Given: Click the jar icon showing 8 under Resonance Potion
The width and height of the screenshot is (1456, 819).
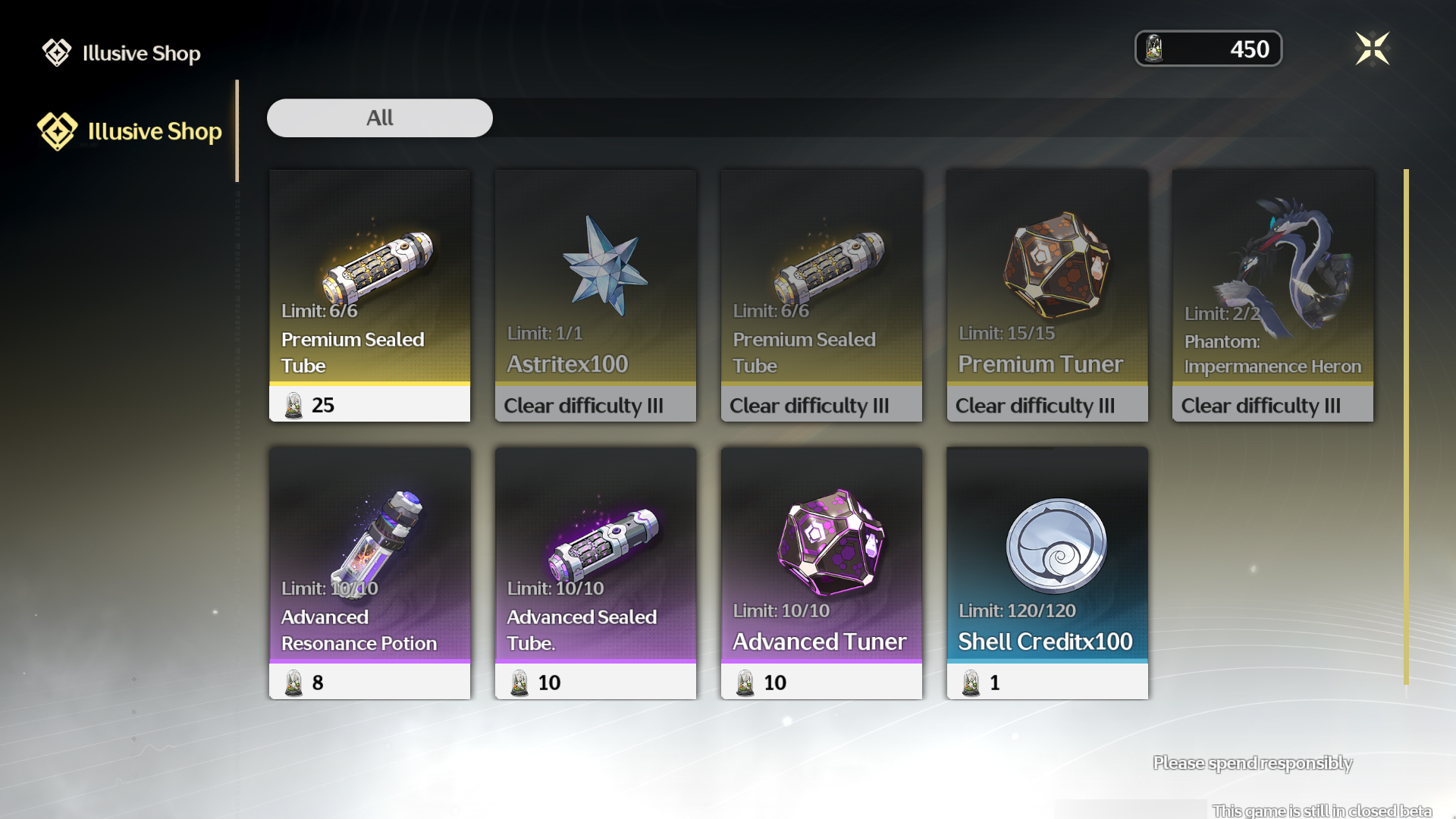Looking at the screenshot, I should point(292,682).
